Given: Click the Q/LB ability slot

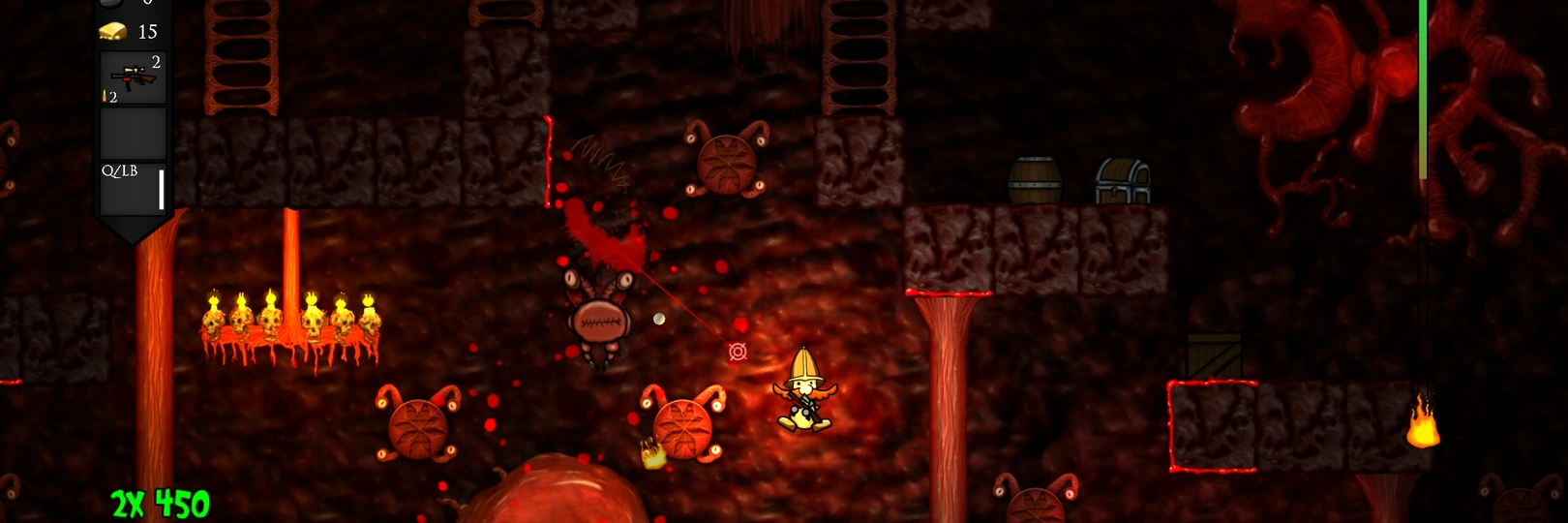Looking at the screenshot, I should (134, 188).
